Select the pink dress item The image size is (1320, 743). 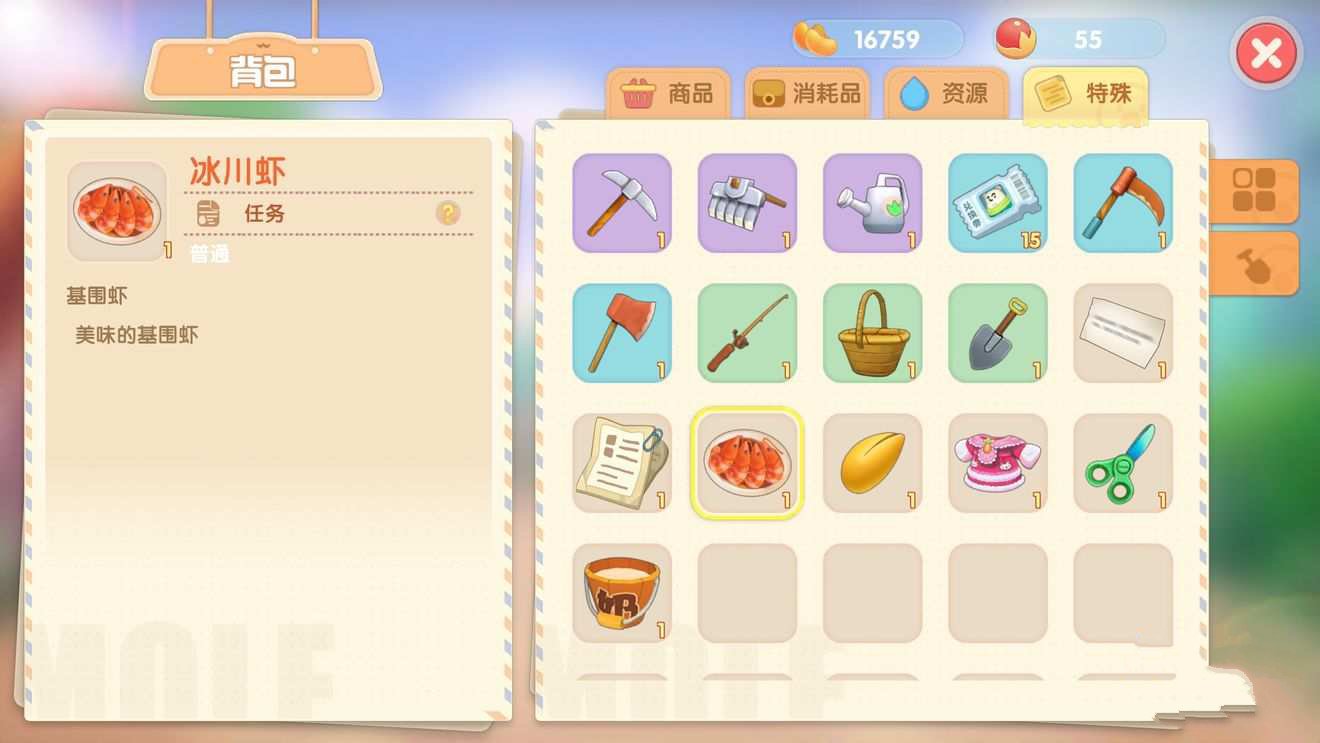click(x=997, y=463)
